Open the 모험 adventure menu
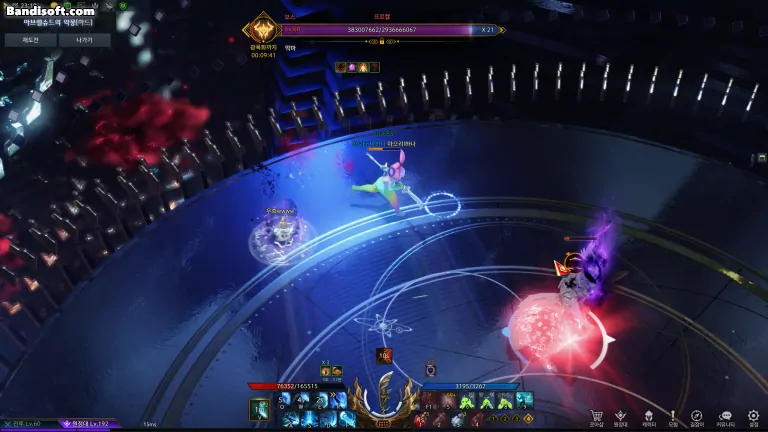This screenshot has width=768, height=432. point(673,416)
